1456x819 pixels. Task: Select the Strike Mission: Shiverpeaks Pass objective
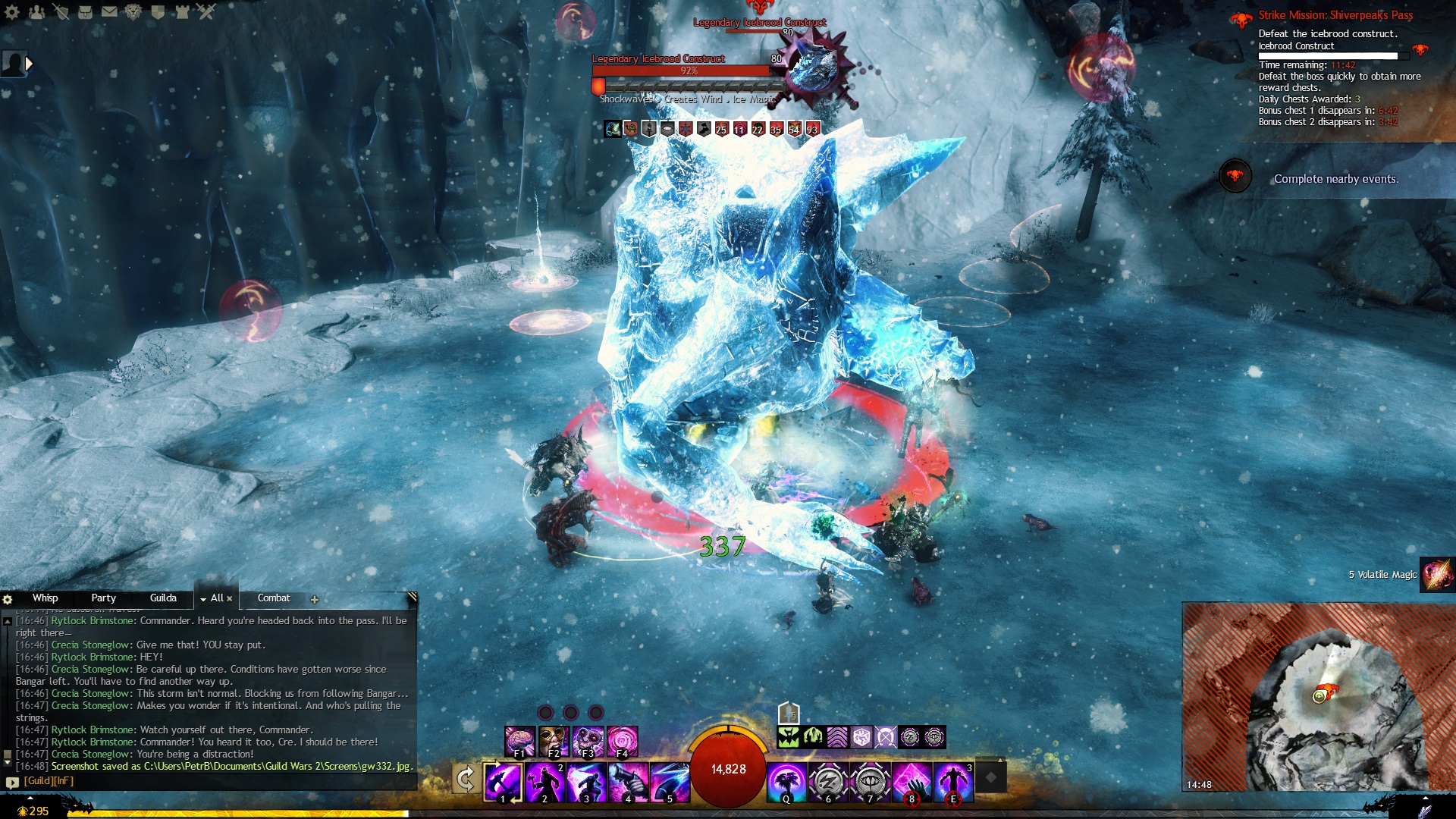(1335, 15)
